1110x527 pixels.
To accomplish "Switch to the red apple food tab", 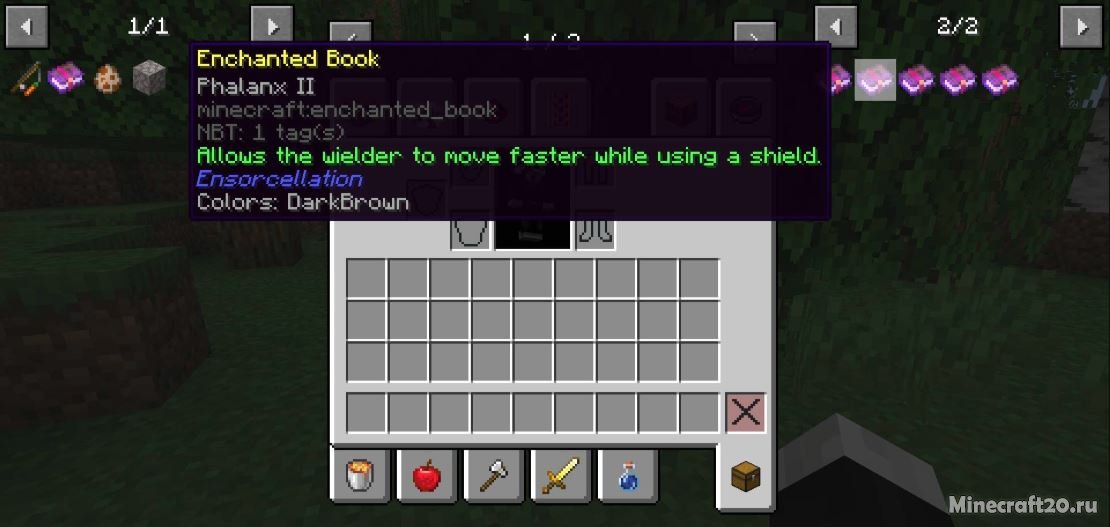I will [426, 476].
